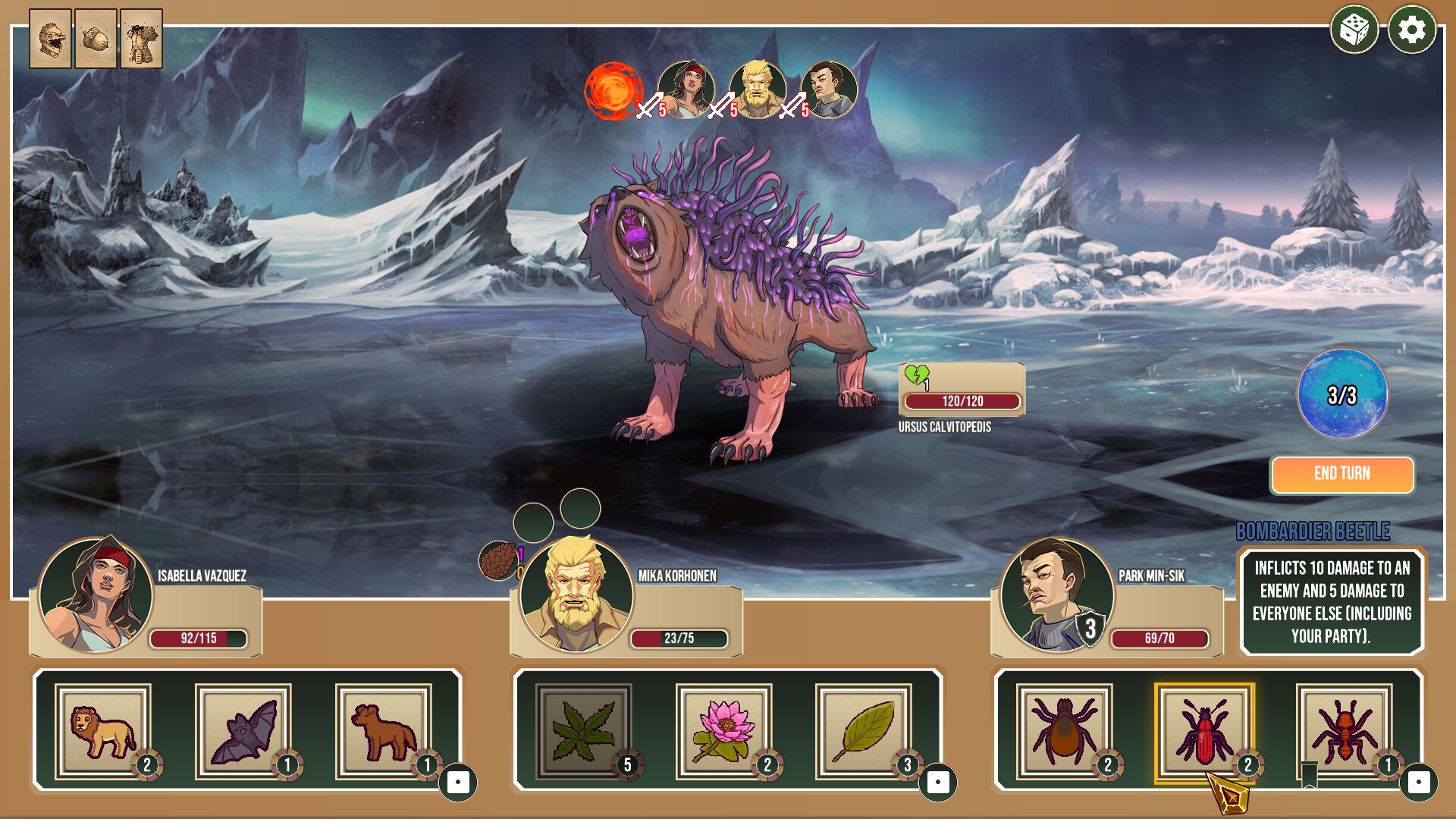Viewport: 1456px width, 819px height.
Task: Click Mika Korhonen's character portrait
Action: 576,595
